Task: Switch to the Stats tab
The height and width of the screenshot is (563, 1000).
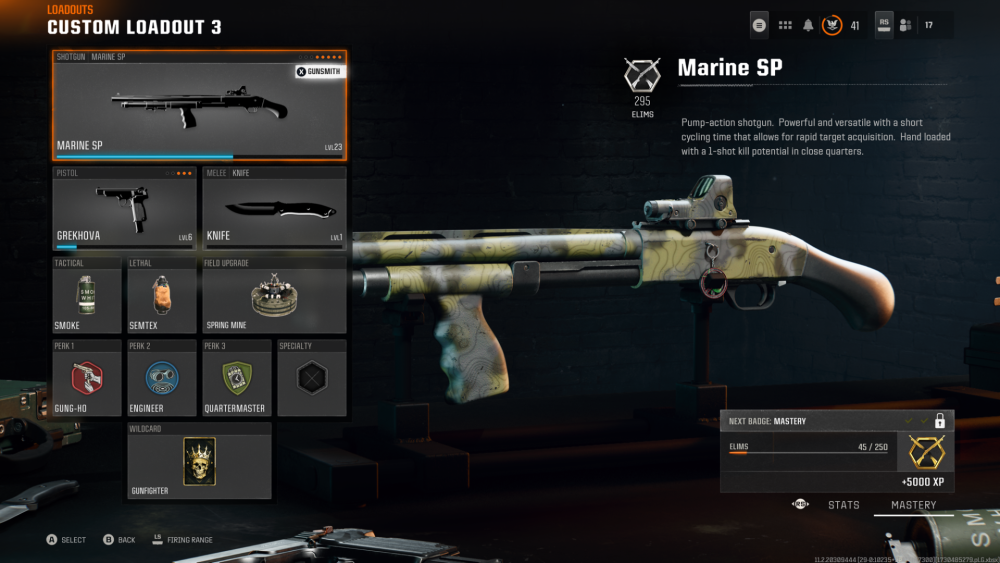Action: (x=843, y=505)
